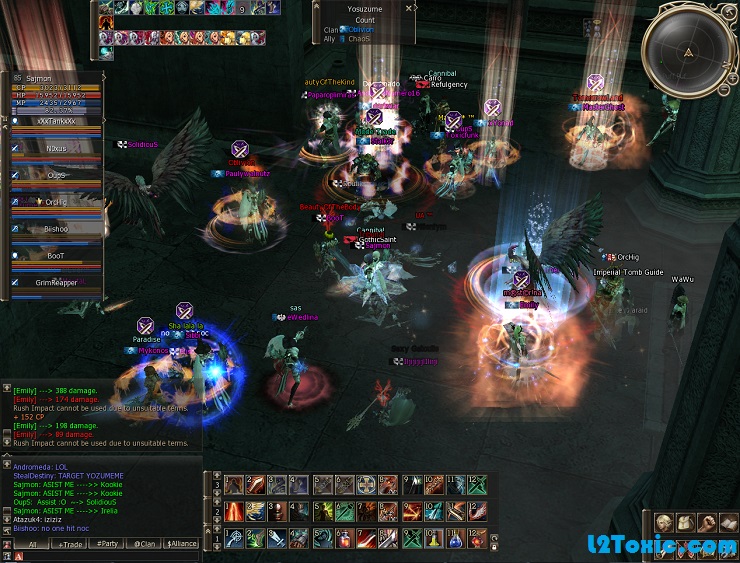Open the character status portrait icon
This screenshot has width=740, height=563.
coord(665,523)
